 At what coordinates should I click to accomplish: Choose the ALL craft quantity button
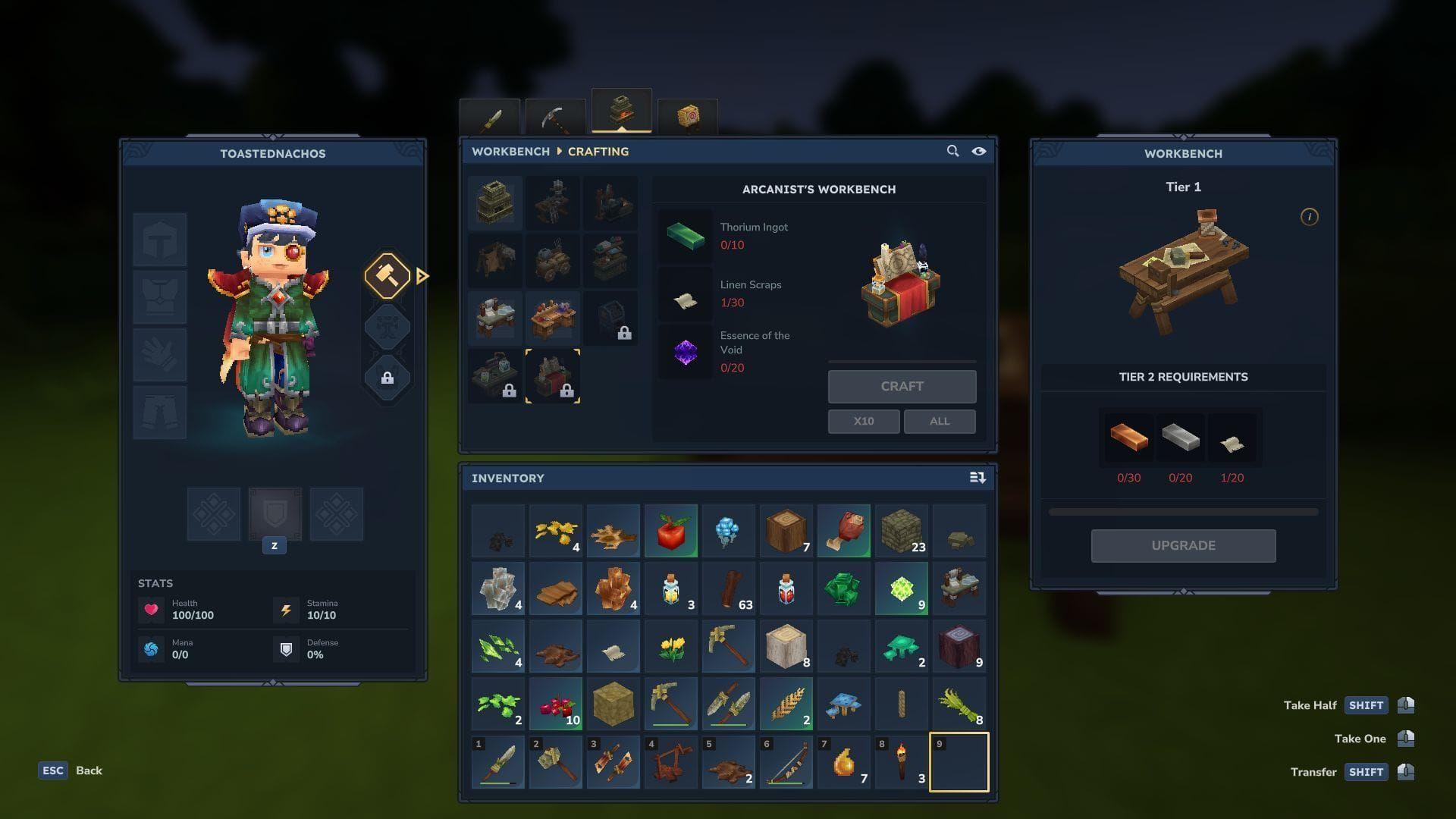pos(939,421)
